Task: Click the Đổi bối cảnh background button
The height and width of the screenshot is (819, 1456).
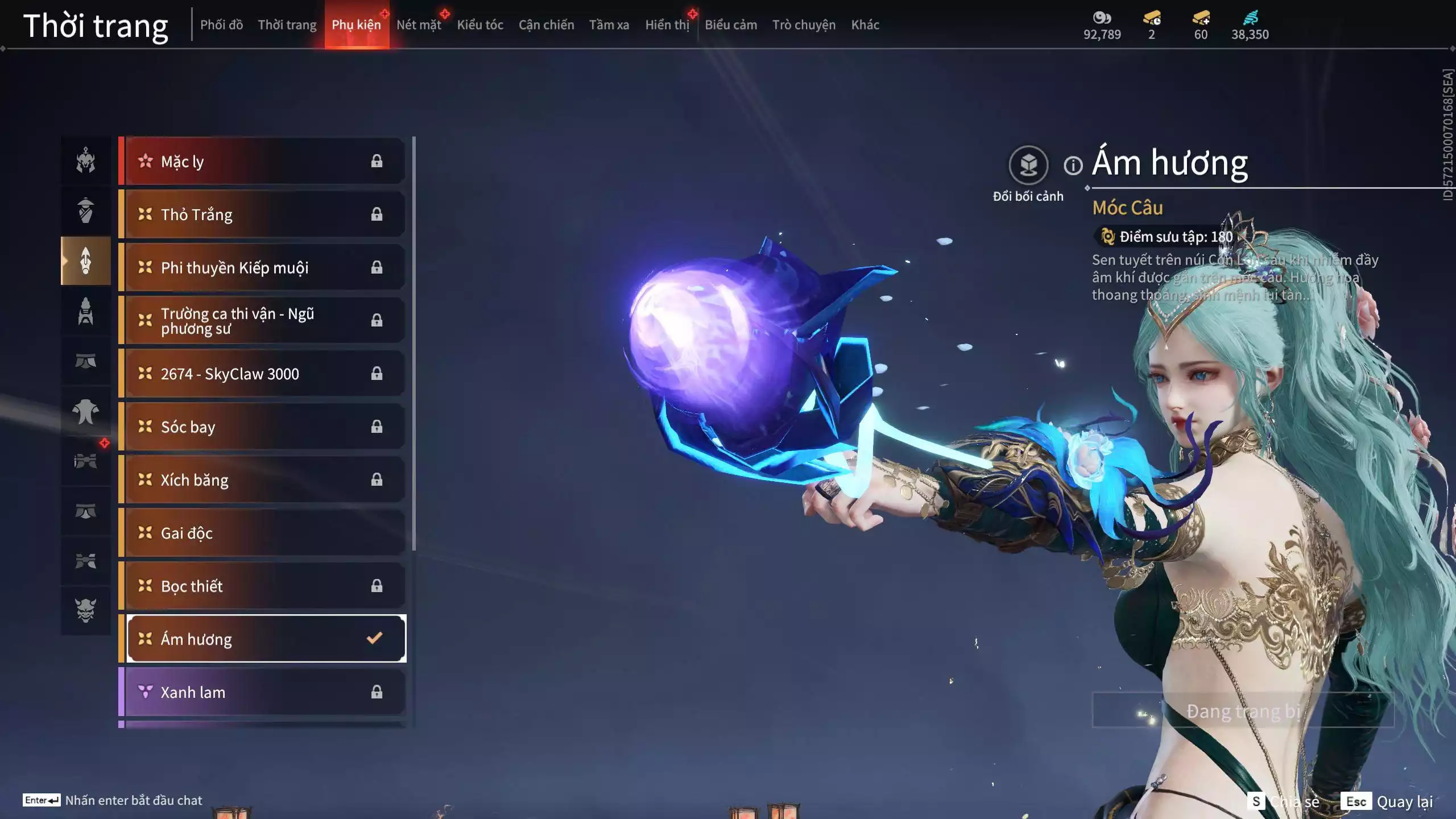Action: (x=1028, y=166)
